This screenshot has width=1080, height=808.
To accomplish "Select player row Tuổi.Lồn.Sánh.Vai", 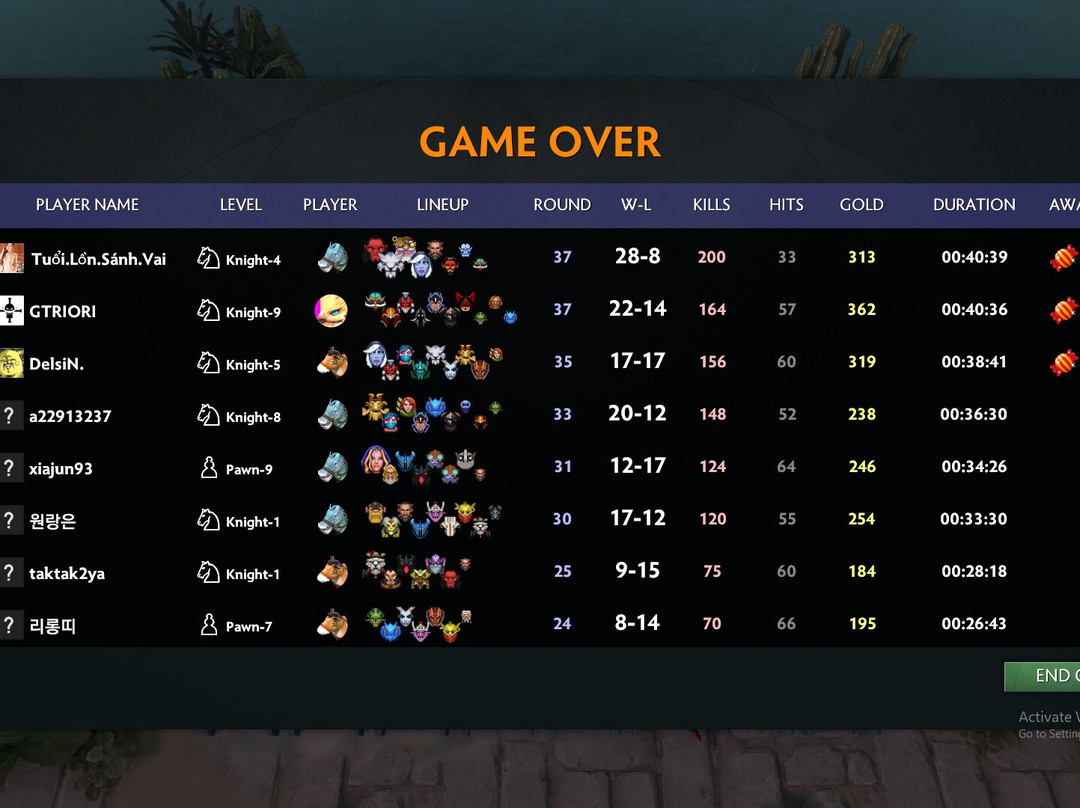I will point(98,259).
